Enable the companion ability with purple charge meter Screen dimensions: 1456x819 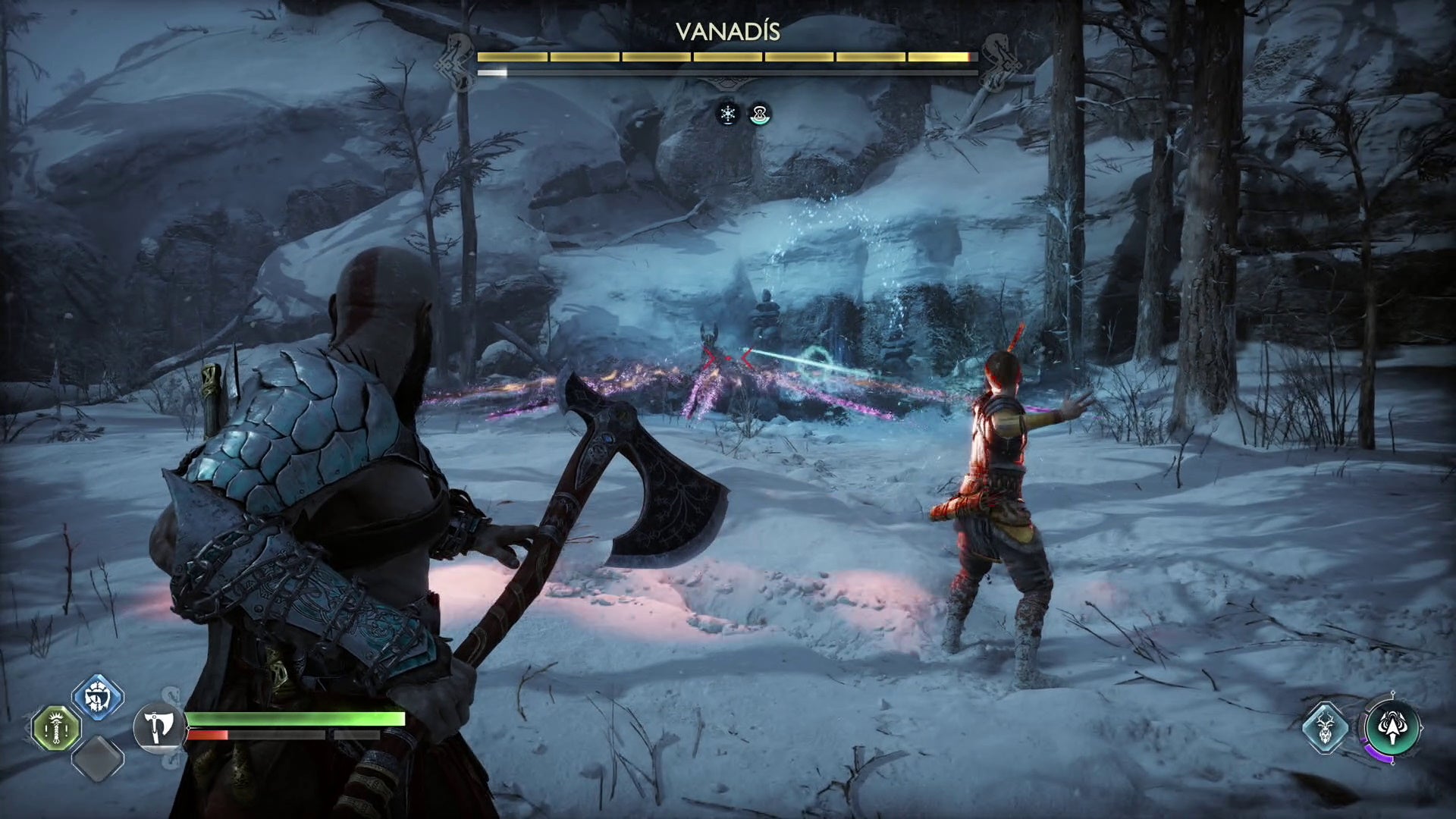[x=1392, y=726]
